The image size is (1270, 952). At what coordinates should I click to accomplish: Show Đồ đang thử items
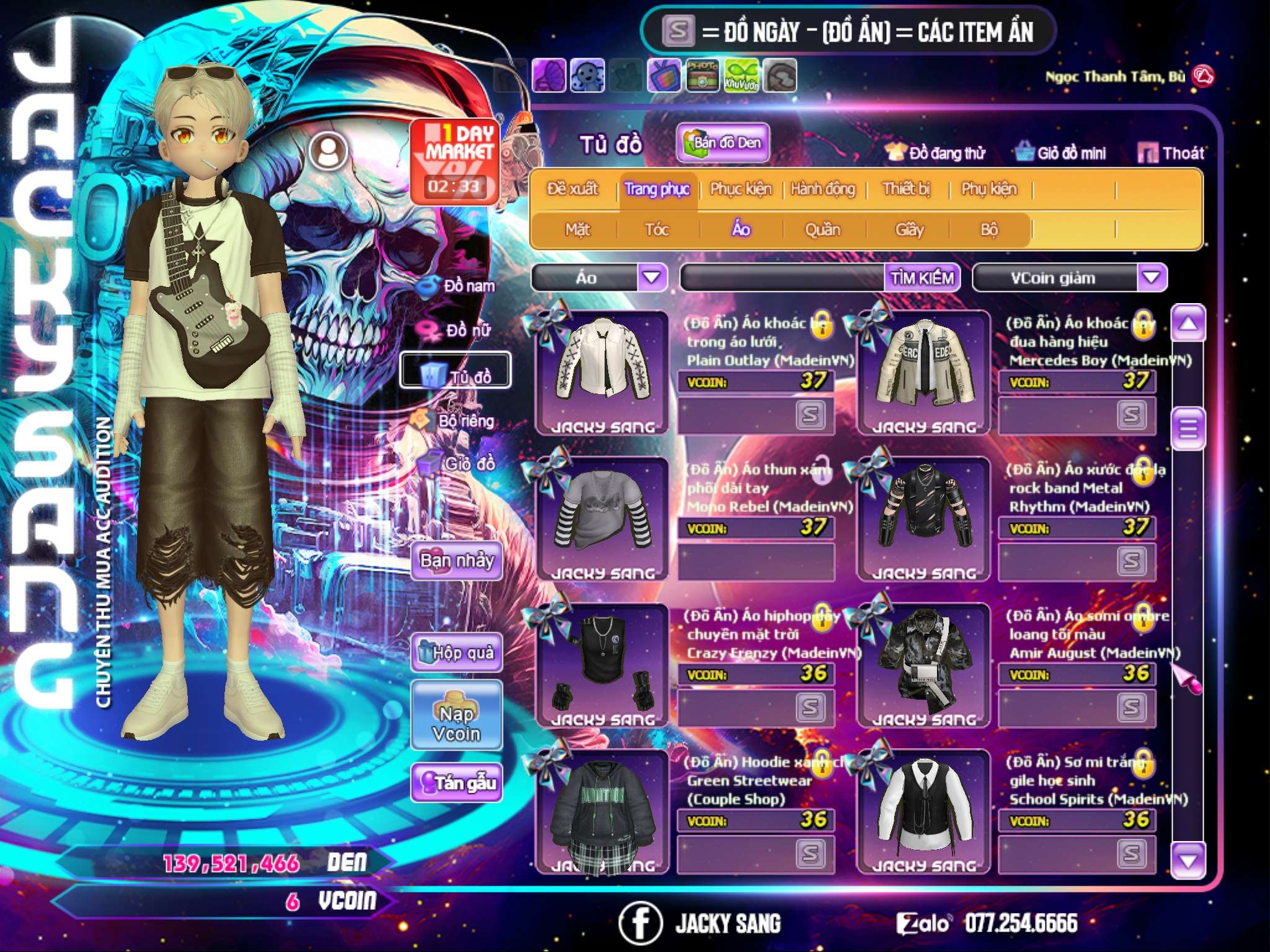coord(936,152)
